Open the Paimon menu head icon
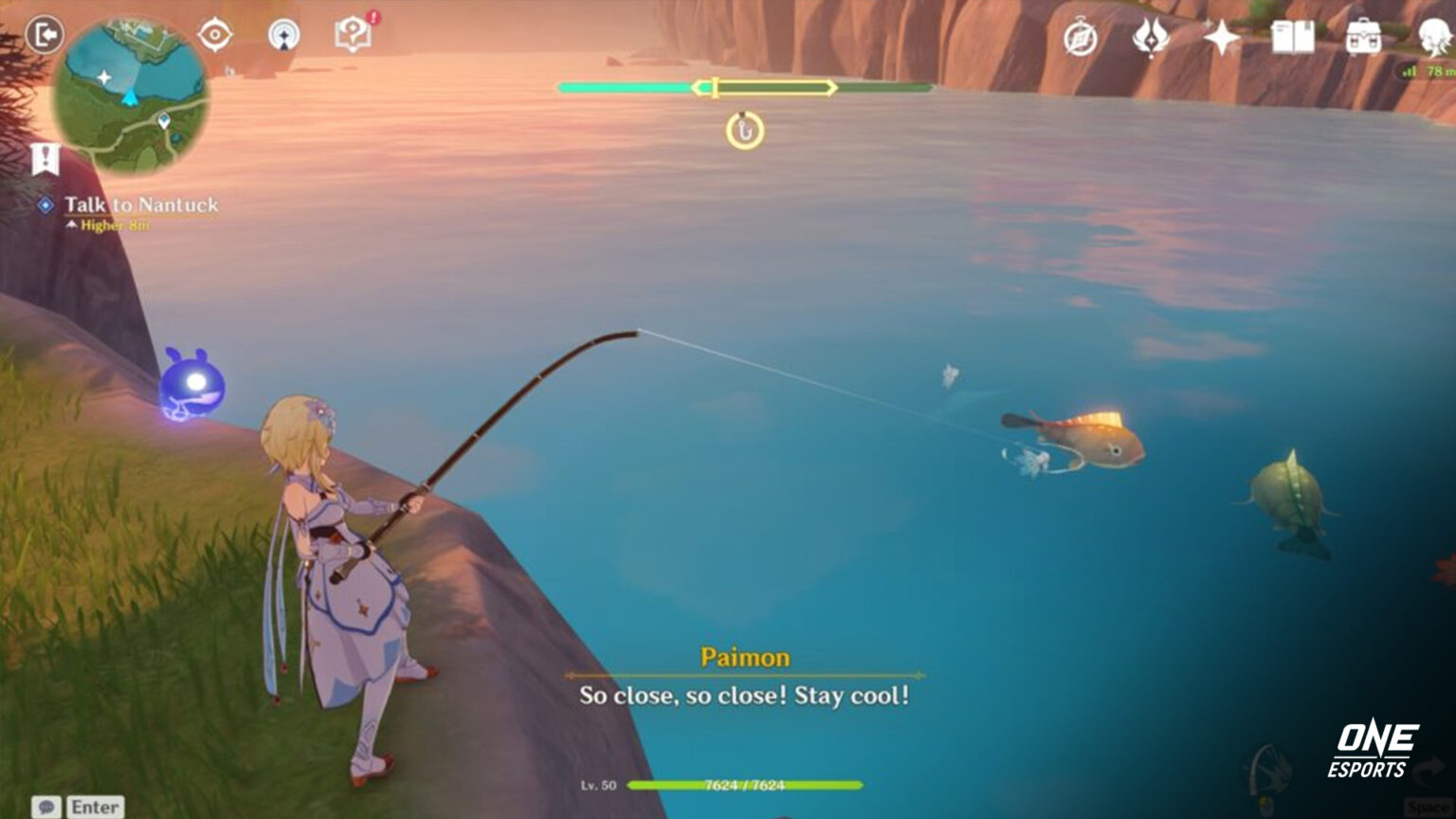This screenshot has height=819, width=1456. [x=1434, y=38]
